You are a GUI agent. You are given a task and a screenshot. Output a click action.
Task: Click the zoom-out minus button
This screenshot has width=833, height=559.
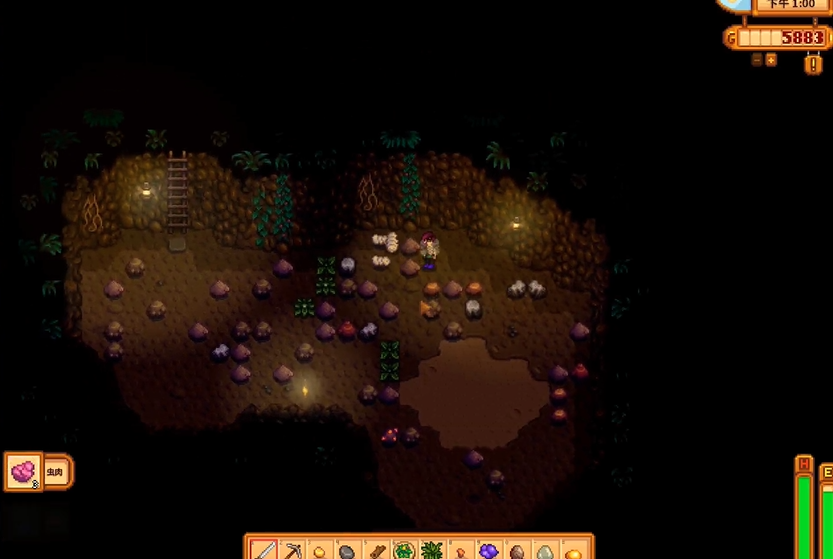point(757,60)
